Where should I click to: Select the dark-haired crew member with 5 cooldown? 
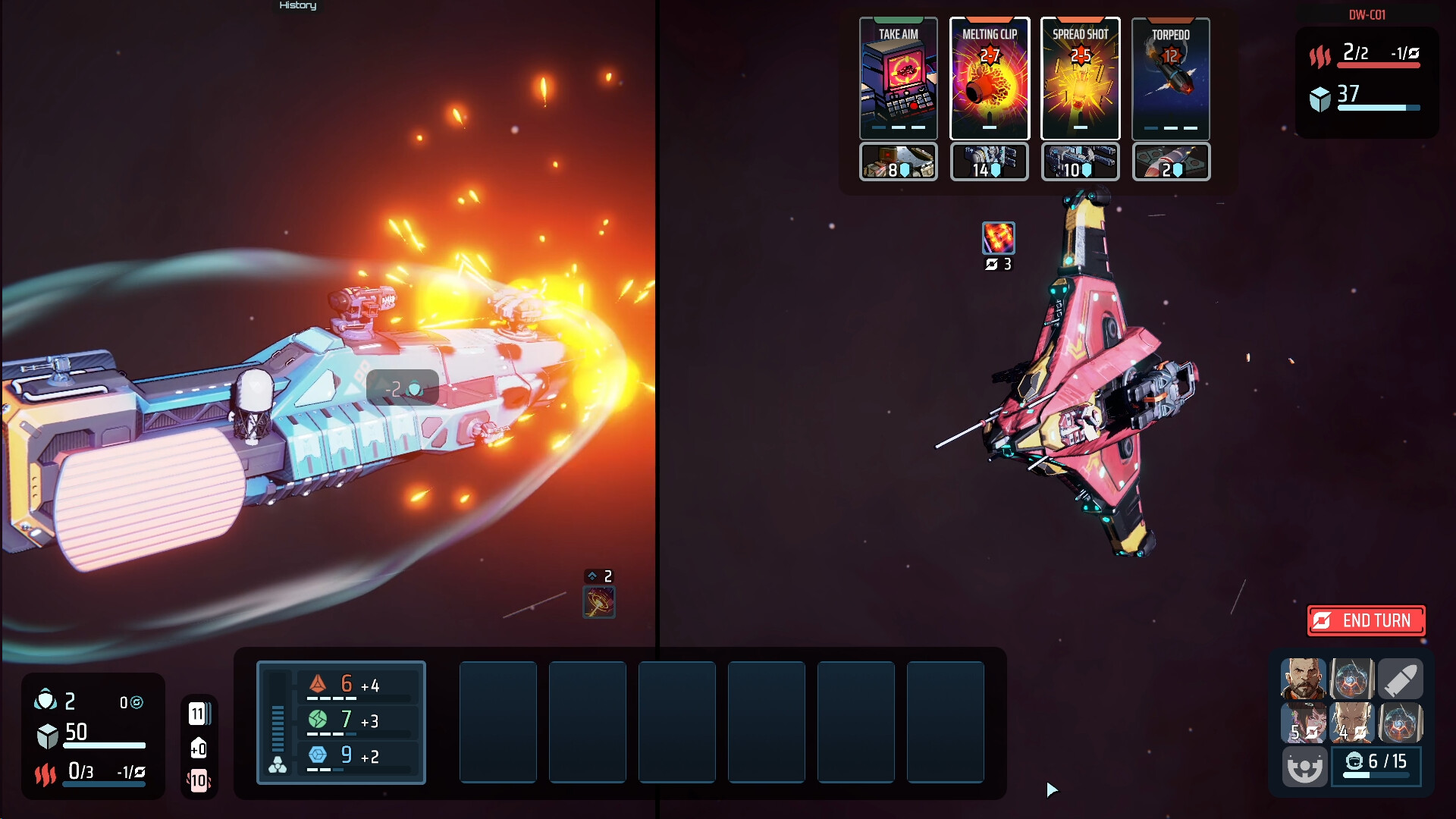(1303, 722)
